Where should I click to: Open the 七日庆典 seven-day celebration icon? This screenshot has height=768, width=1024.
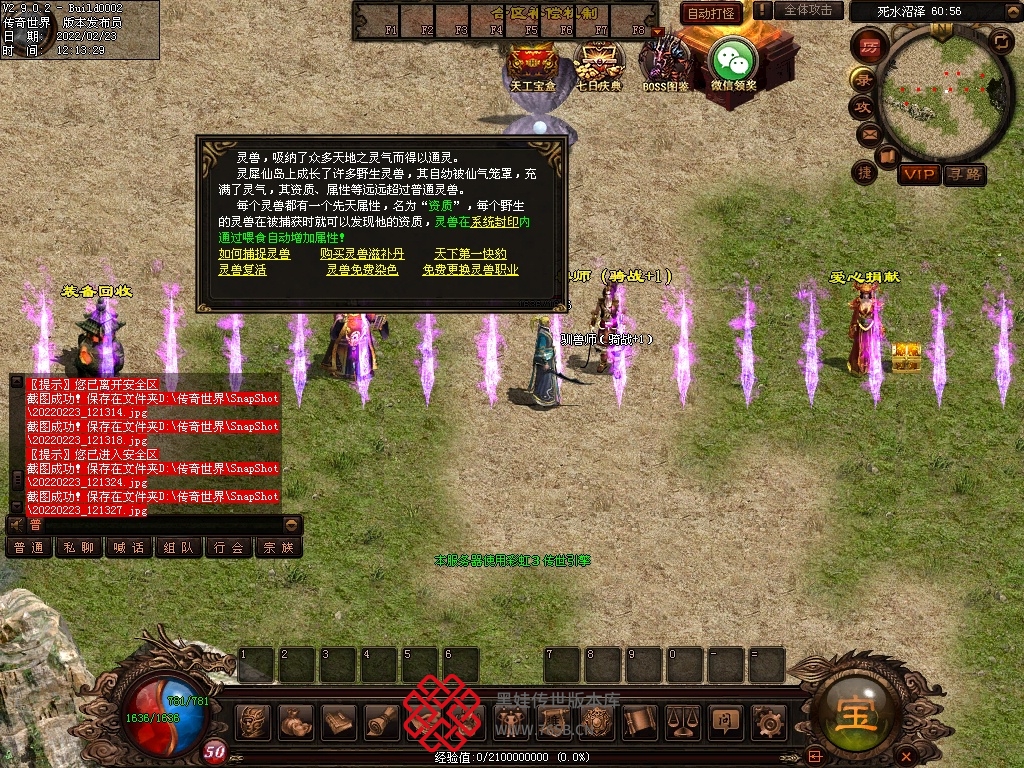[598, 62]
